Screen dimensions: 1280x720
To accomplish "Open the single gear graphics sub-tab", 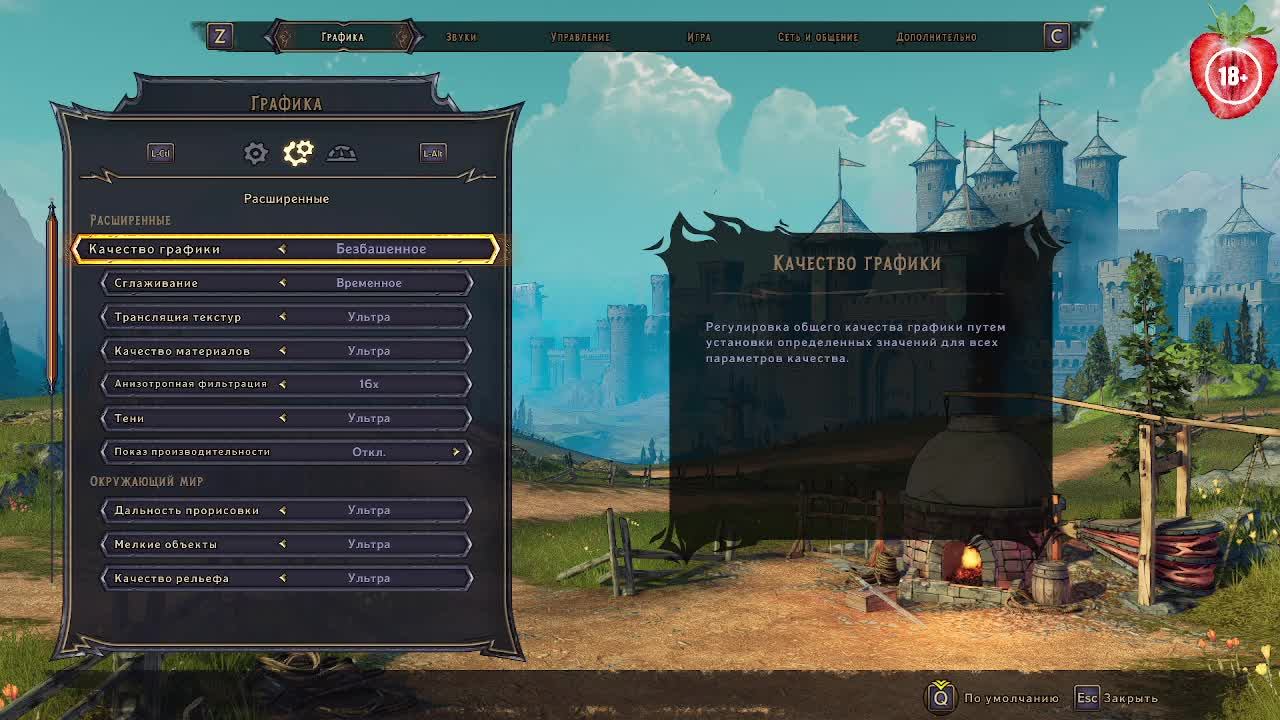I will [255, 153].
